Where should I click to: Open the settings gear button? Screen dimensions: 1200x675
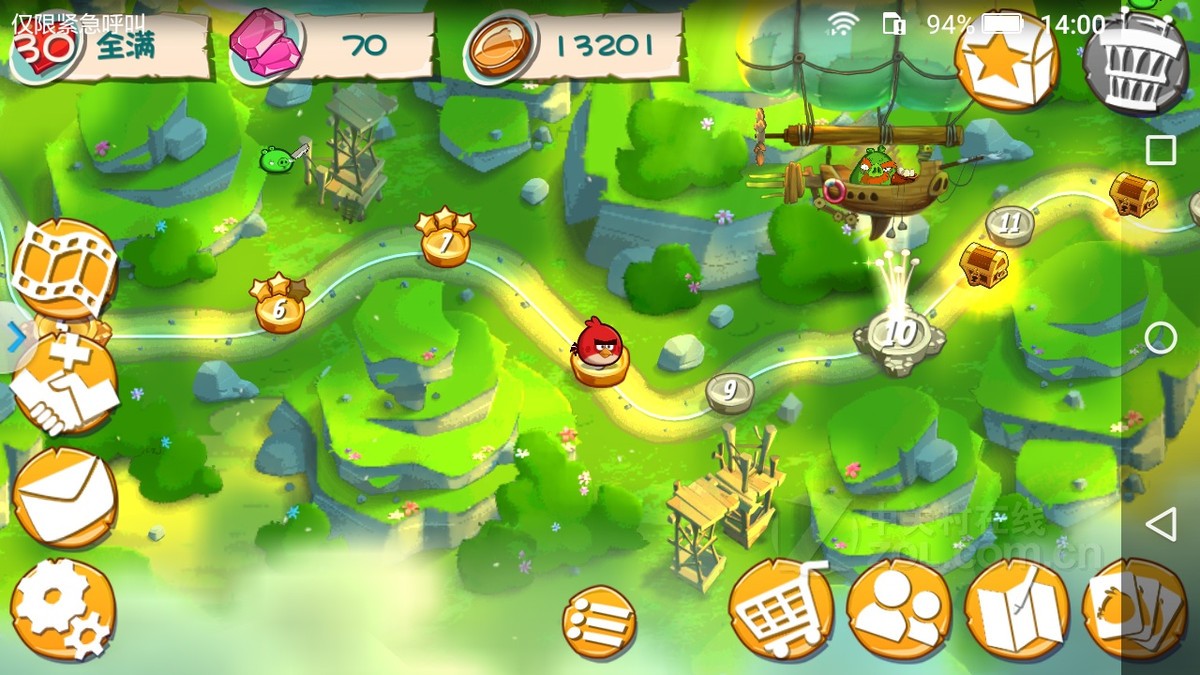click(63, 610)
